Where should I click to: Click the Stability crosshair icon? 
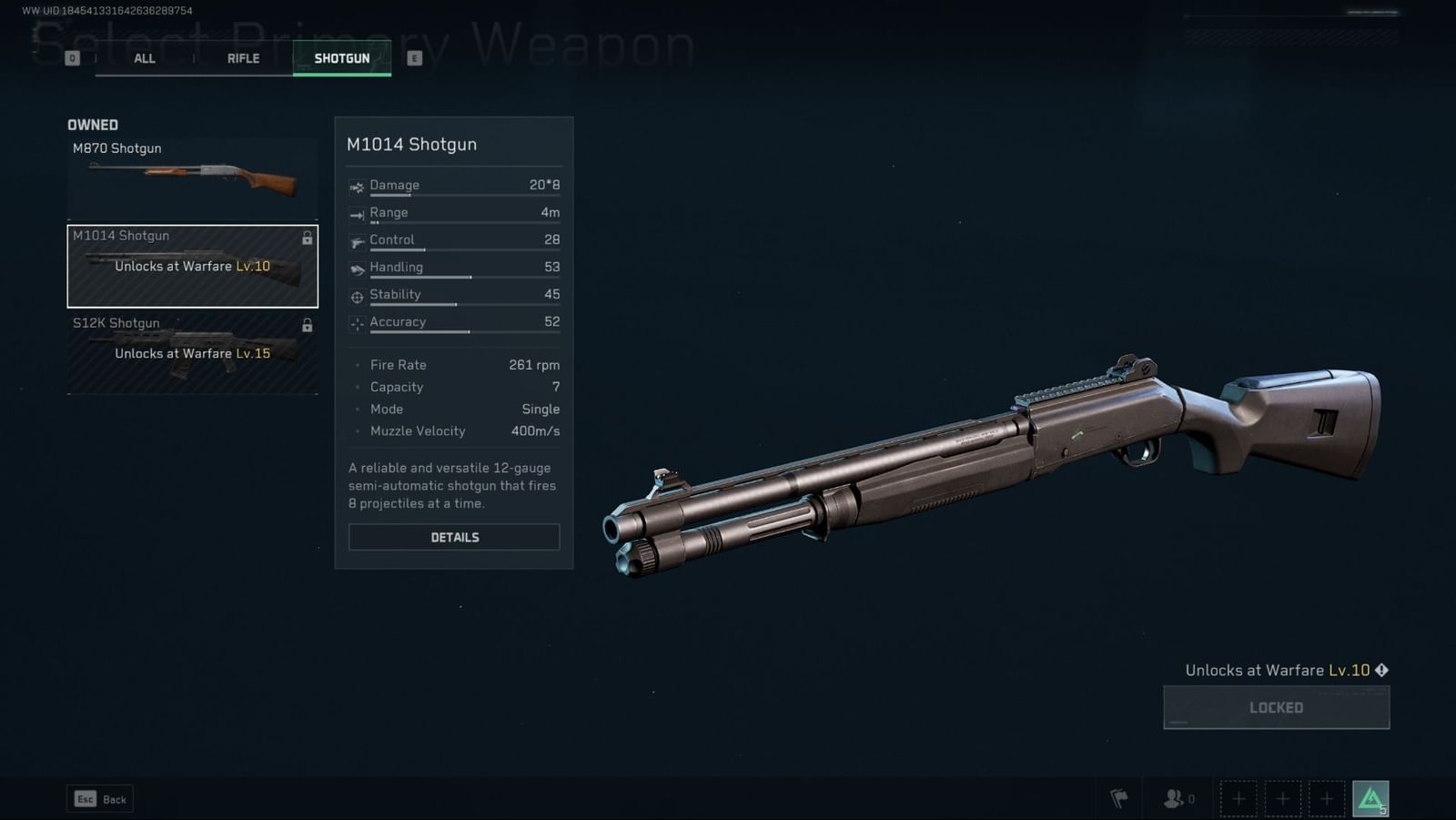[x=357, y=295]
